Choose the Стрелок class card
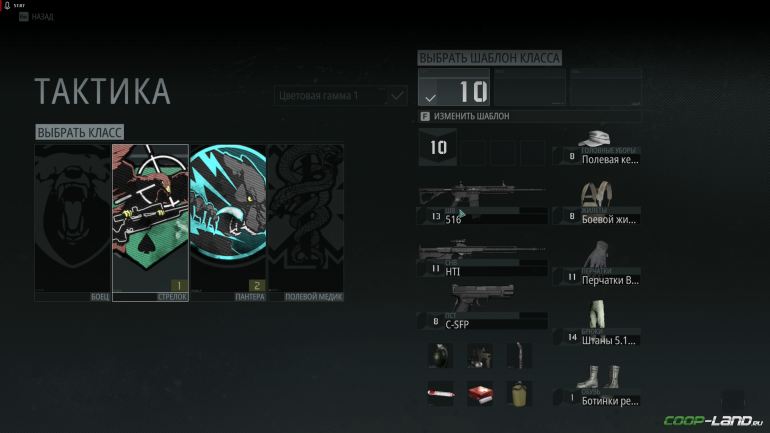Image resolution: width=770 pixels, height=433 pixels. [150, 222]
